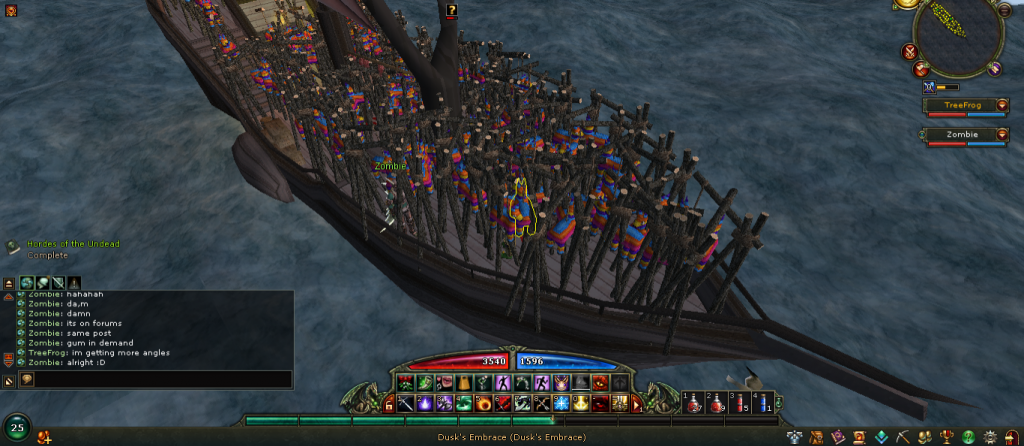This screenshot has width=1024, height=446.
Task: Select the TreeFrog party member frame
Action: (960, 105)
